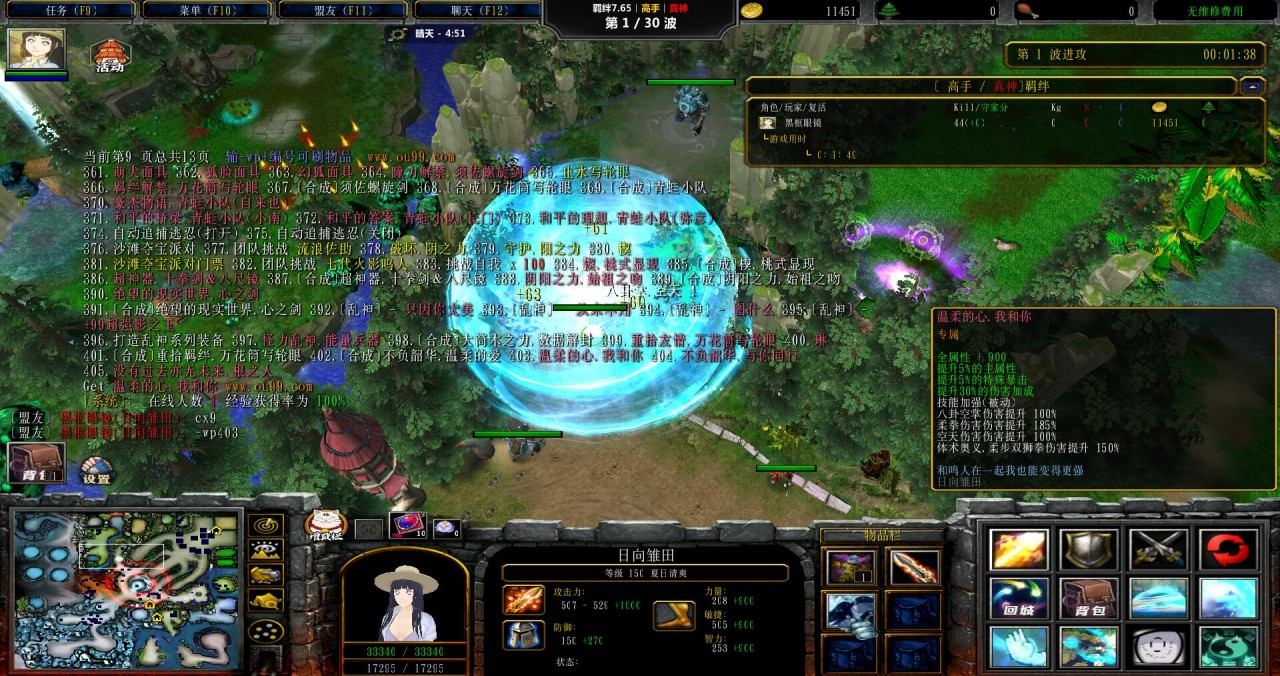The height and width of the screenshot is (676, 1280).
Task: Activate the glowing palm strike ability
Action: click(1019, 646)
